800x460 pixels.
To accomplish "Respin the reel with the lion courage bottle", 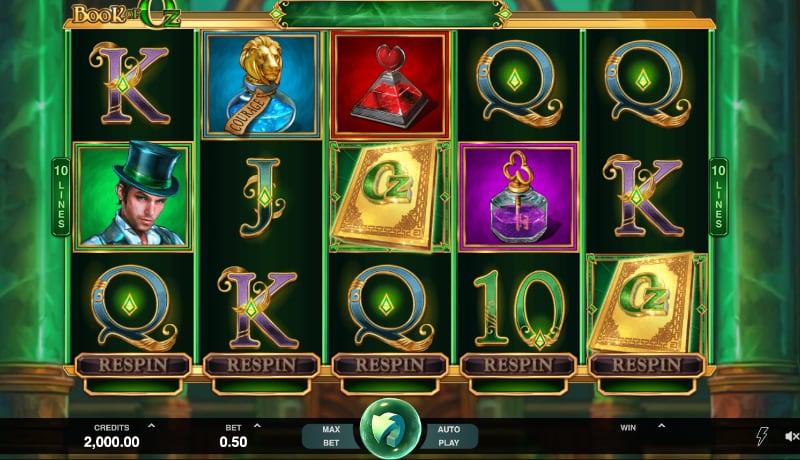I will [x=261, y=365].
